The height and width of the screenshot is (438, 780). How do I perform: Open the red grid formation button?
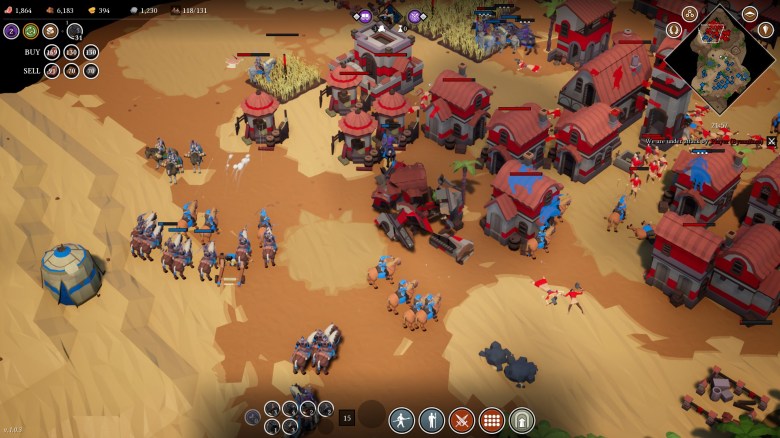[x=492, y=419]
